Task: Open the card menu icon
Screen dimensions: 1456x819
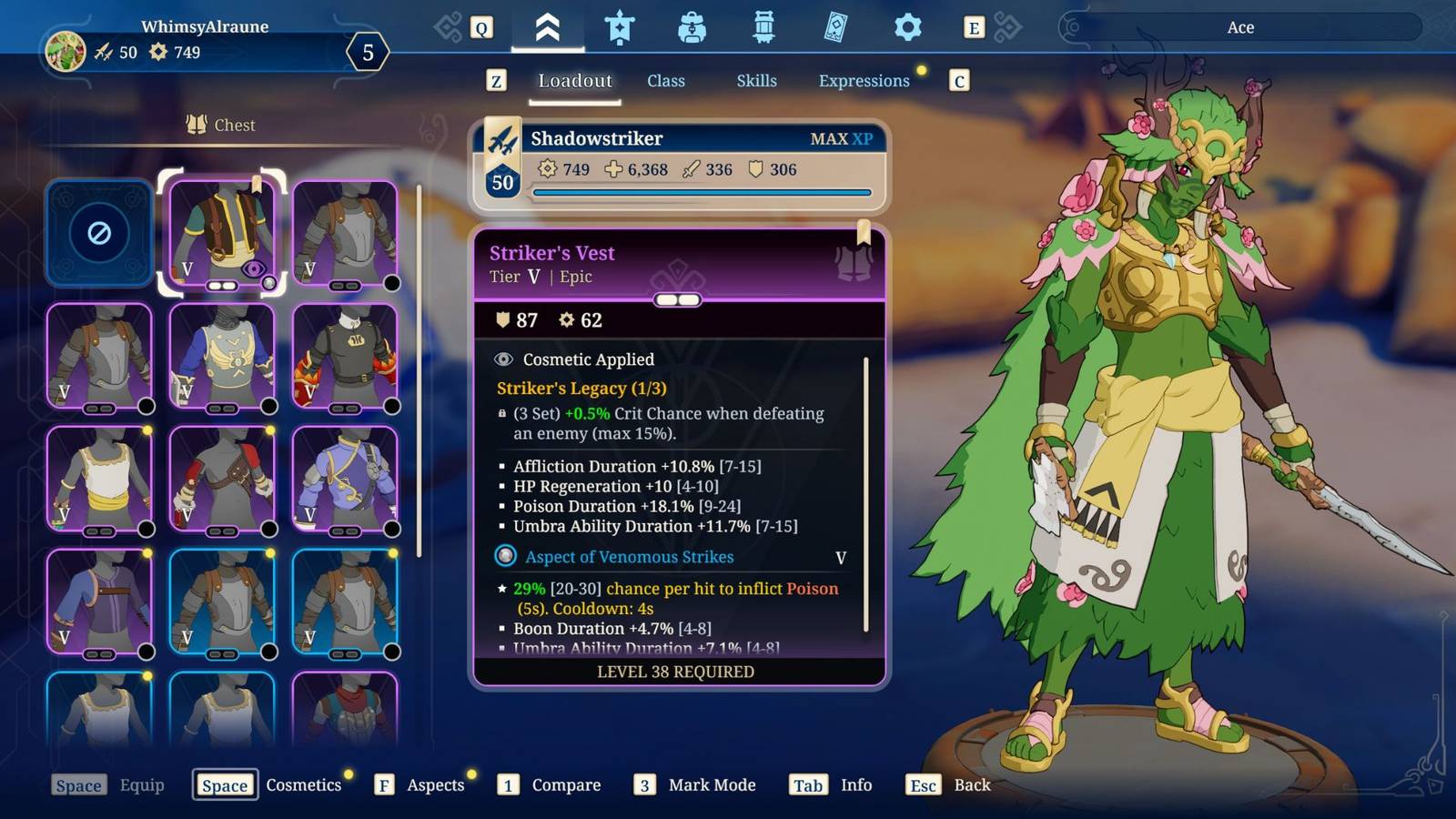Action: 835,28
